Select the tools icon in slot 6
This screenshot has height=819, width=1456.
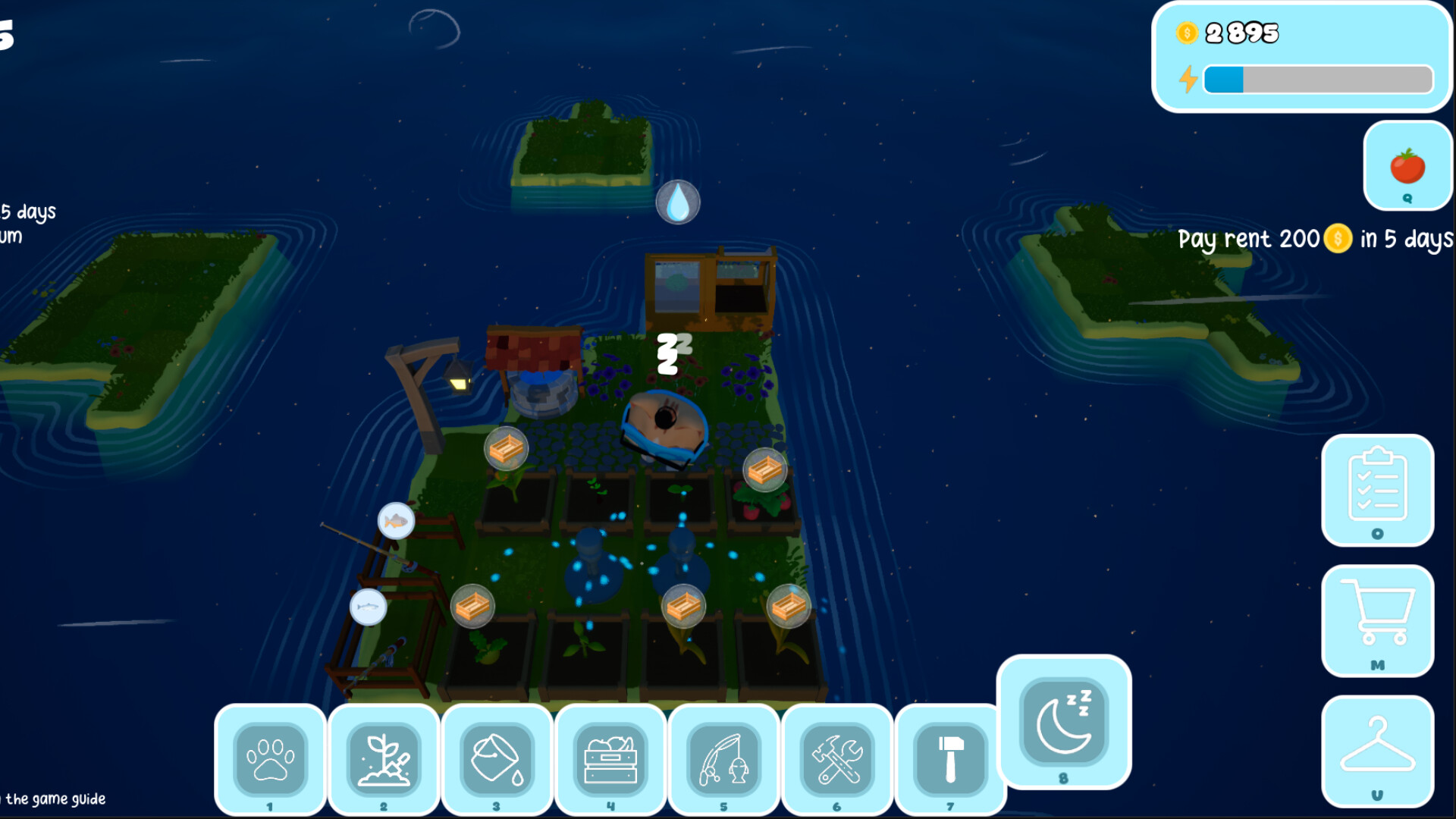point(837,761)
